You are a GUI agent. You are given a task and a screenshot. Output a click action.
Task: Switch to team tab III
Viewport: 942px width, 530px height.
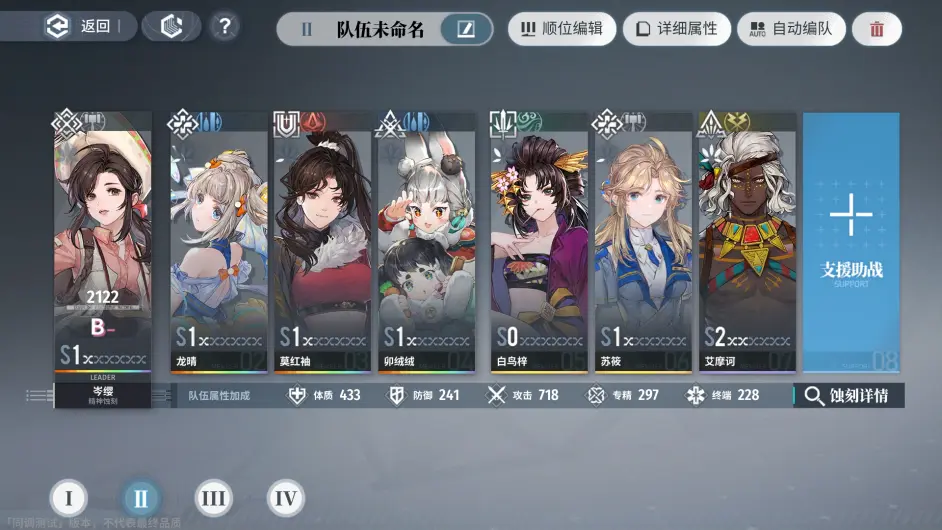point(213,498)
